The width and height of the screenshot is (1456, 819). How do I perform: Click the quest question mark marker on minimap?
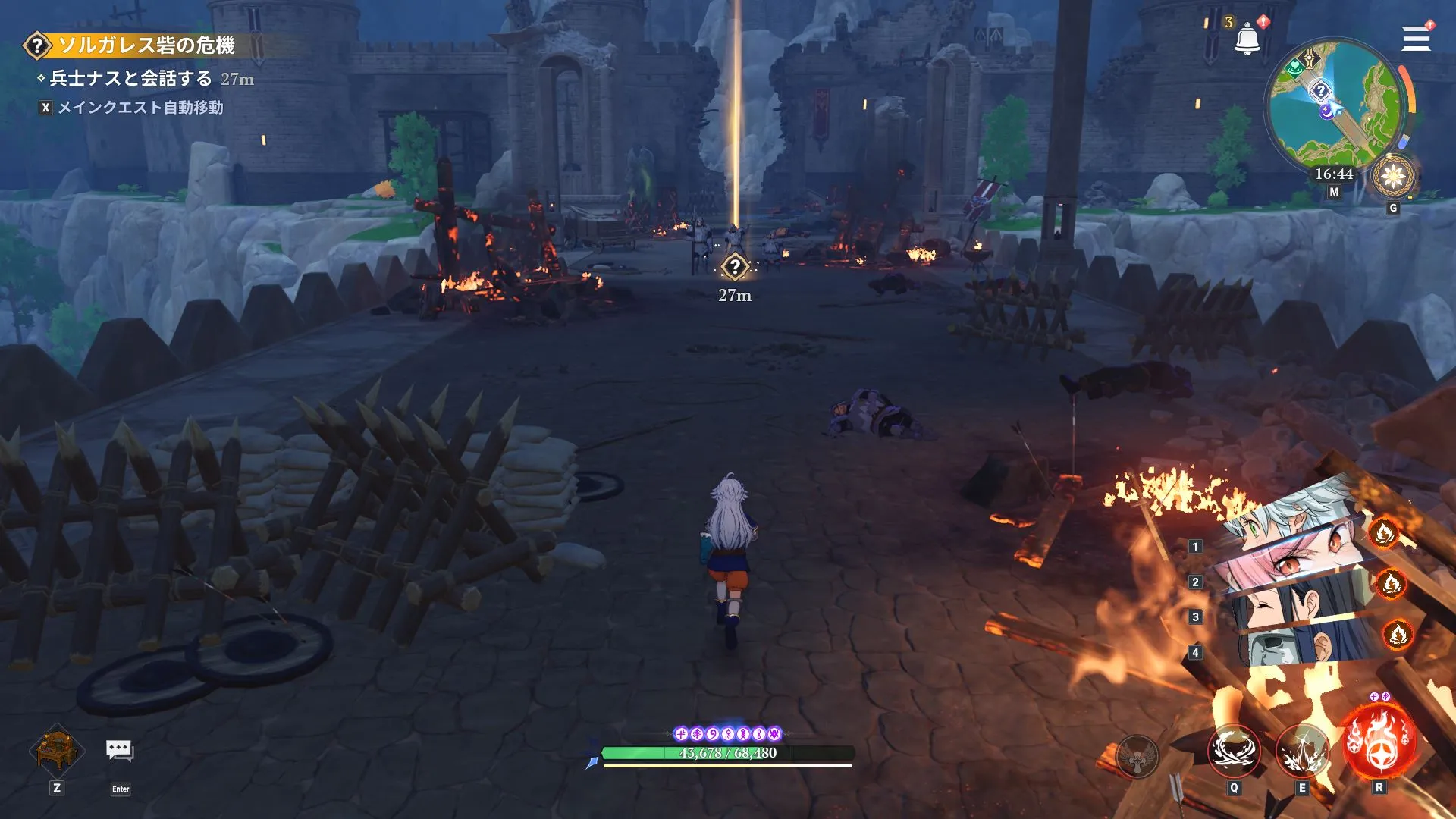point(1320,91)
